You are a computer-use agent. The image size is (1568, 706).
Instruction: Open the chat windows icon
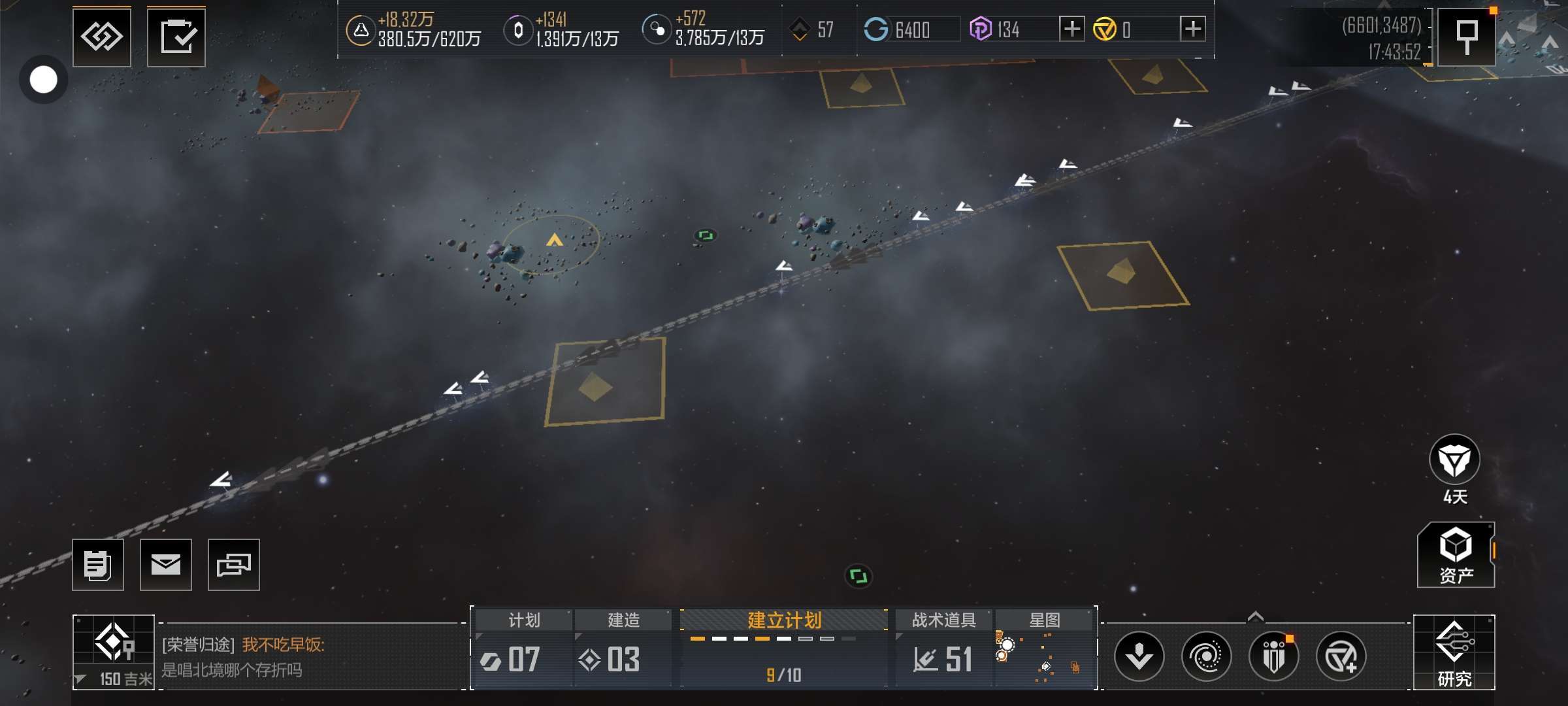point(233,564)
